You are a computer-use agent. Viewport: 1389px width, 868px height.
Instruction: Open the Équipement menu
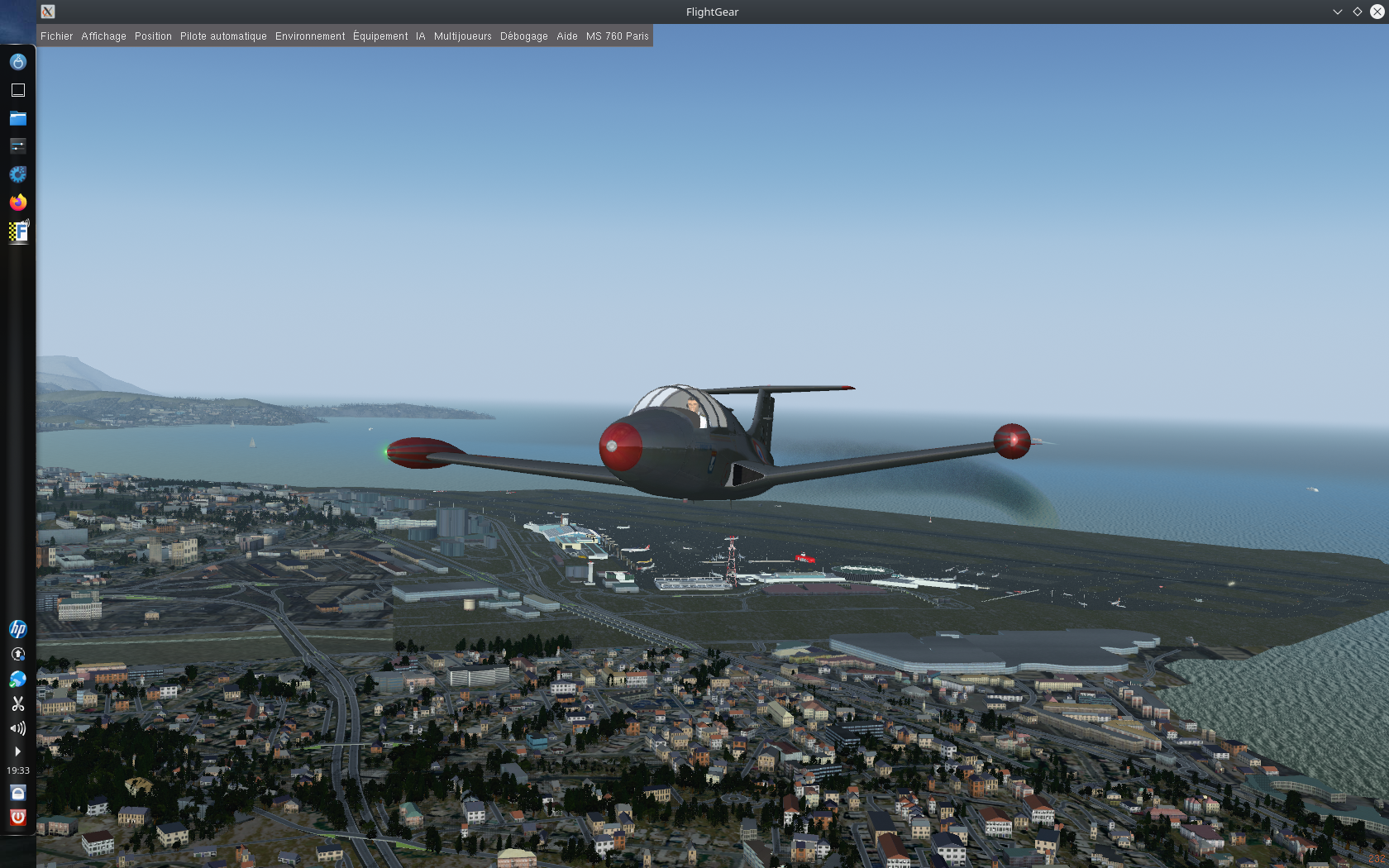380,36
